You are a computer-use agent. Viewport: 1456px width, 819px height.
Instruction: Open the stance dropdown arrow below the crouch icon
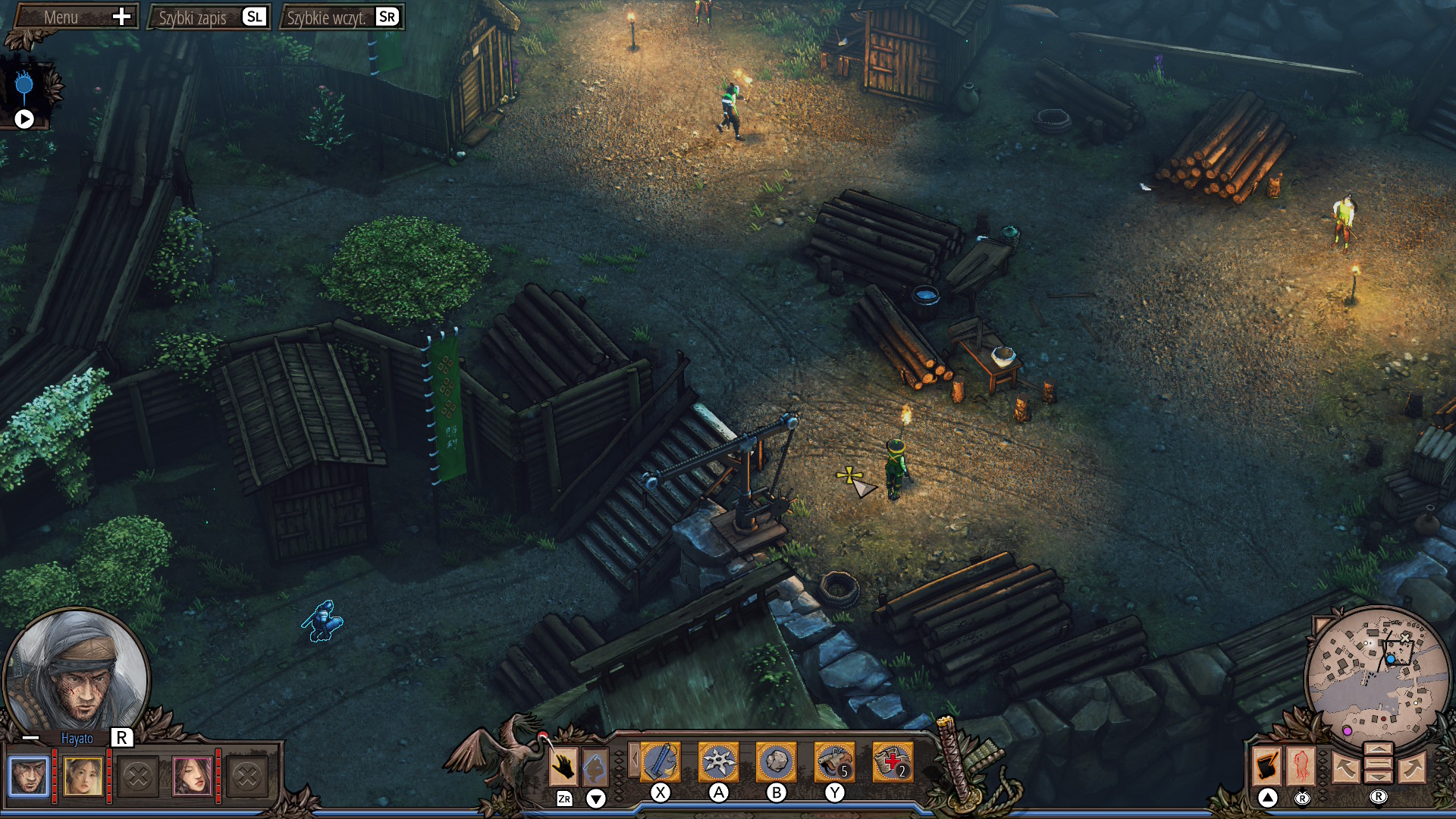pos(595,798)
